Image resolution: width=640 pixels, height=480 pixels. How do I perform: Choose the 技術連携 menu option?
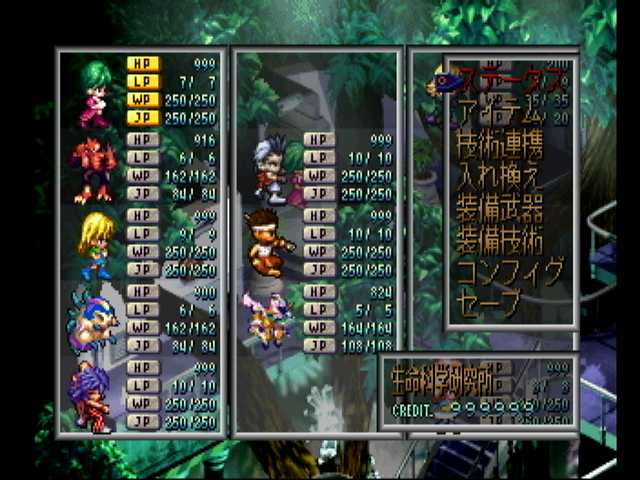[500, 146]
